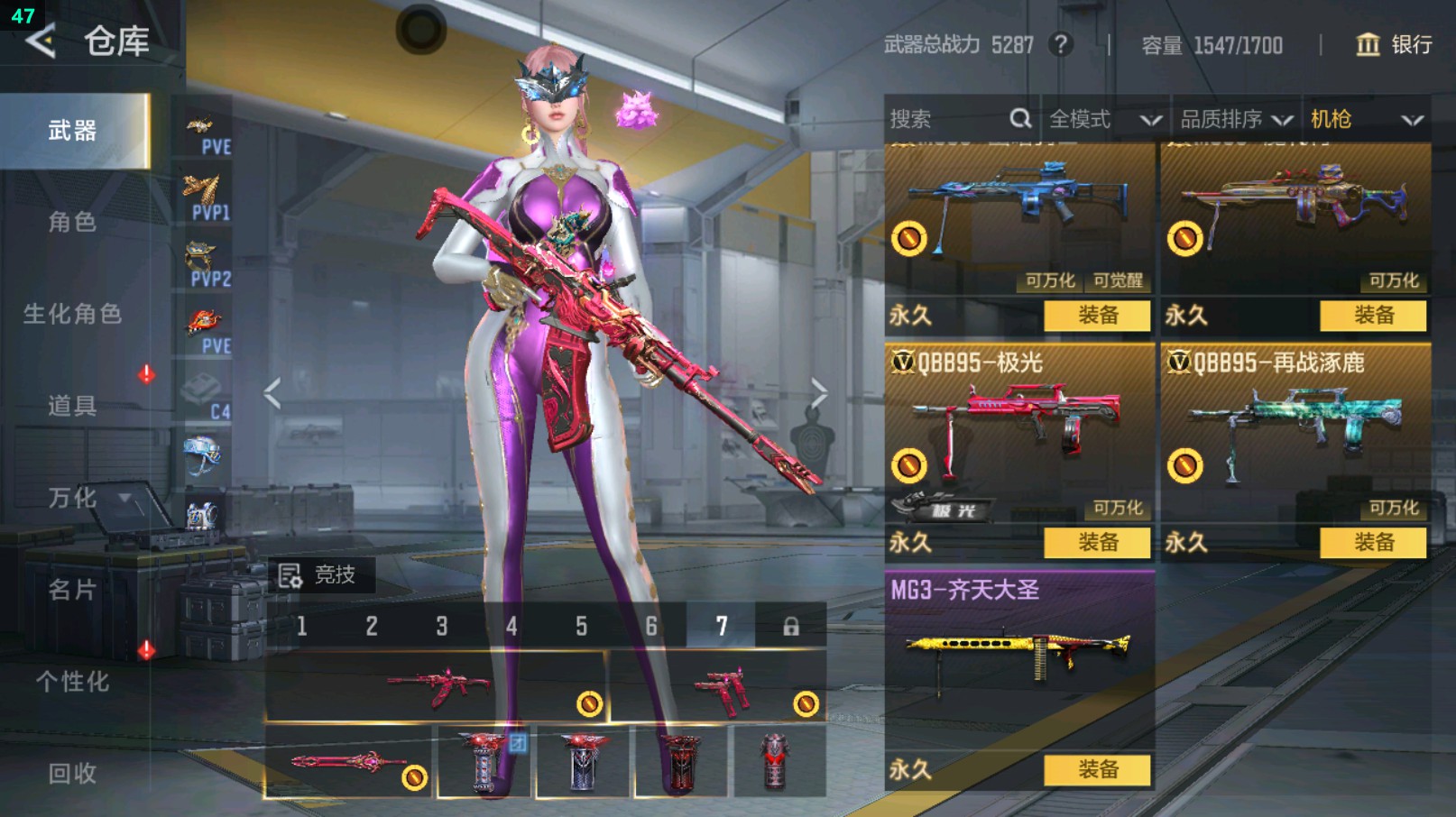
Task: Open the 竞技 loadout mode button
Action: tap(318, 574)
